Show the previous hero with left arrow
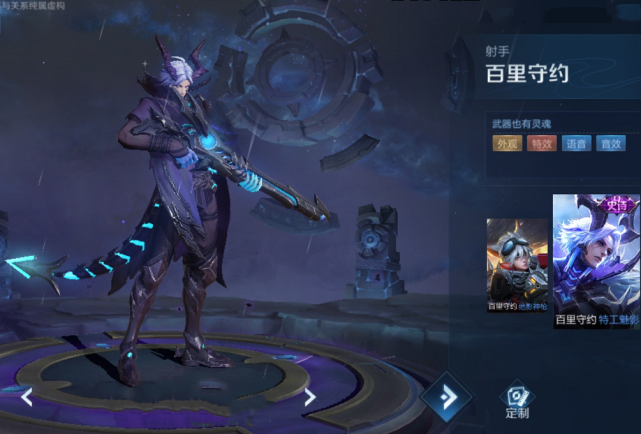 pos(27,397)
